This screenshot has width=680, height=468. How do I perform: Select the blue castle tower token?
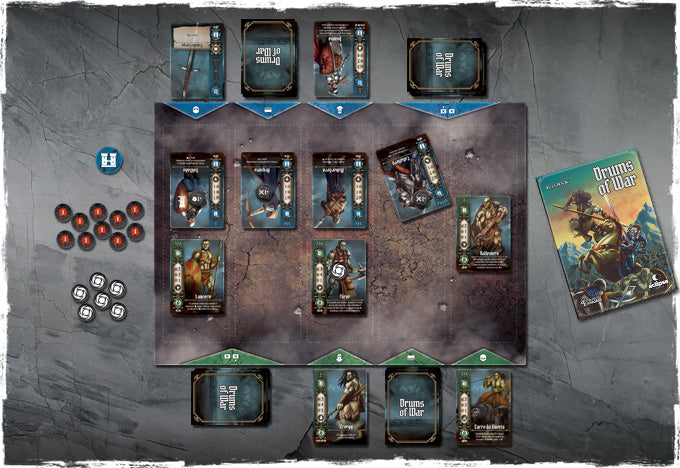(x=109, y=160)
